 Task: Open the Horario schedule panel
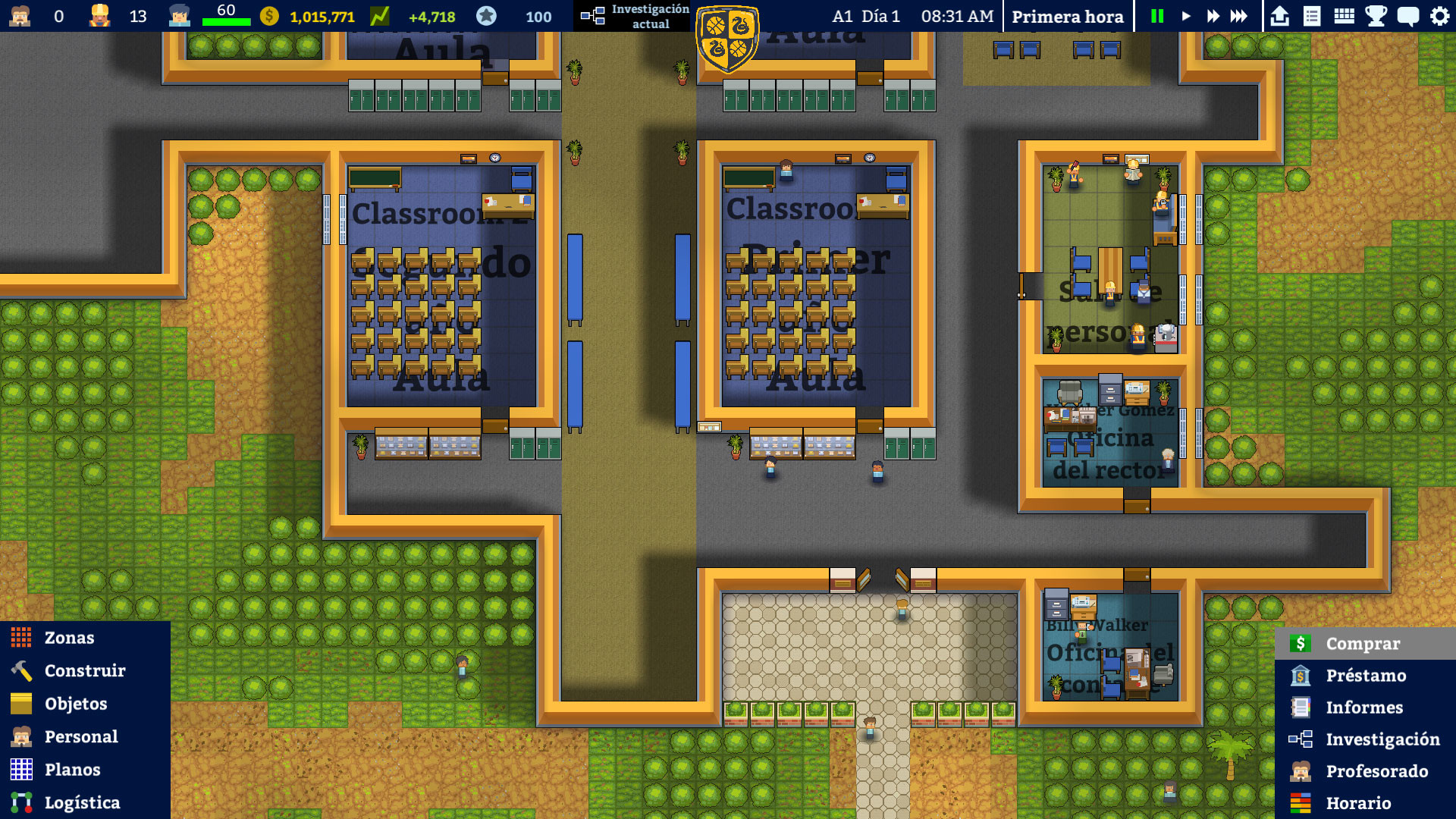[x=1357, y=803]
